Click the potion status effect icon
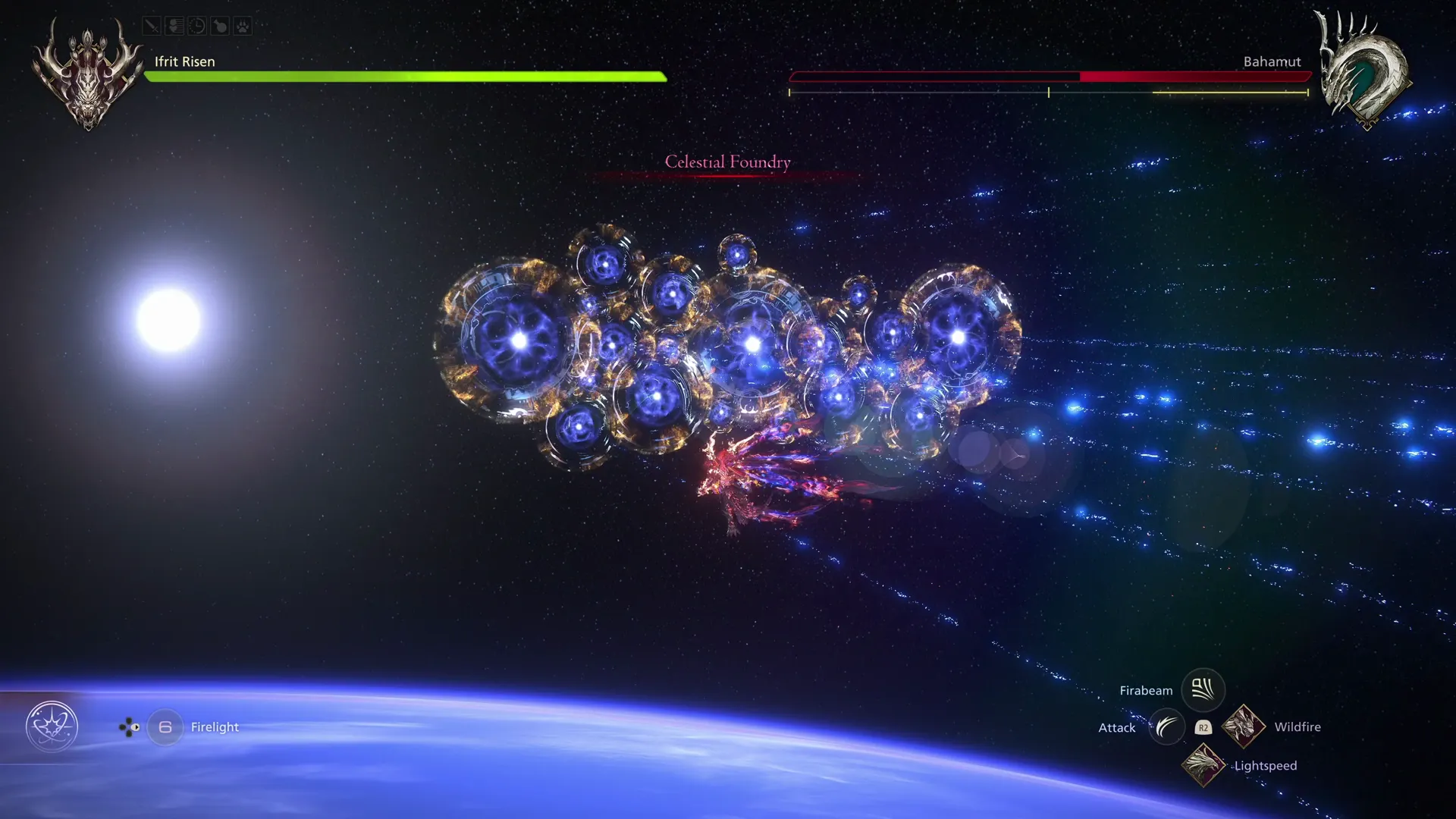1456x819 pixels. coord(220,26)
